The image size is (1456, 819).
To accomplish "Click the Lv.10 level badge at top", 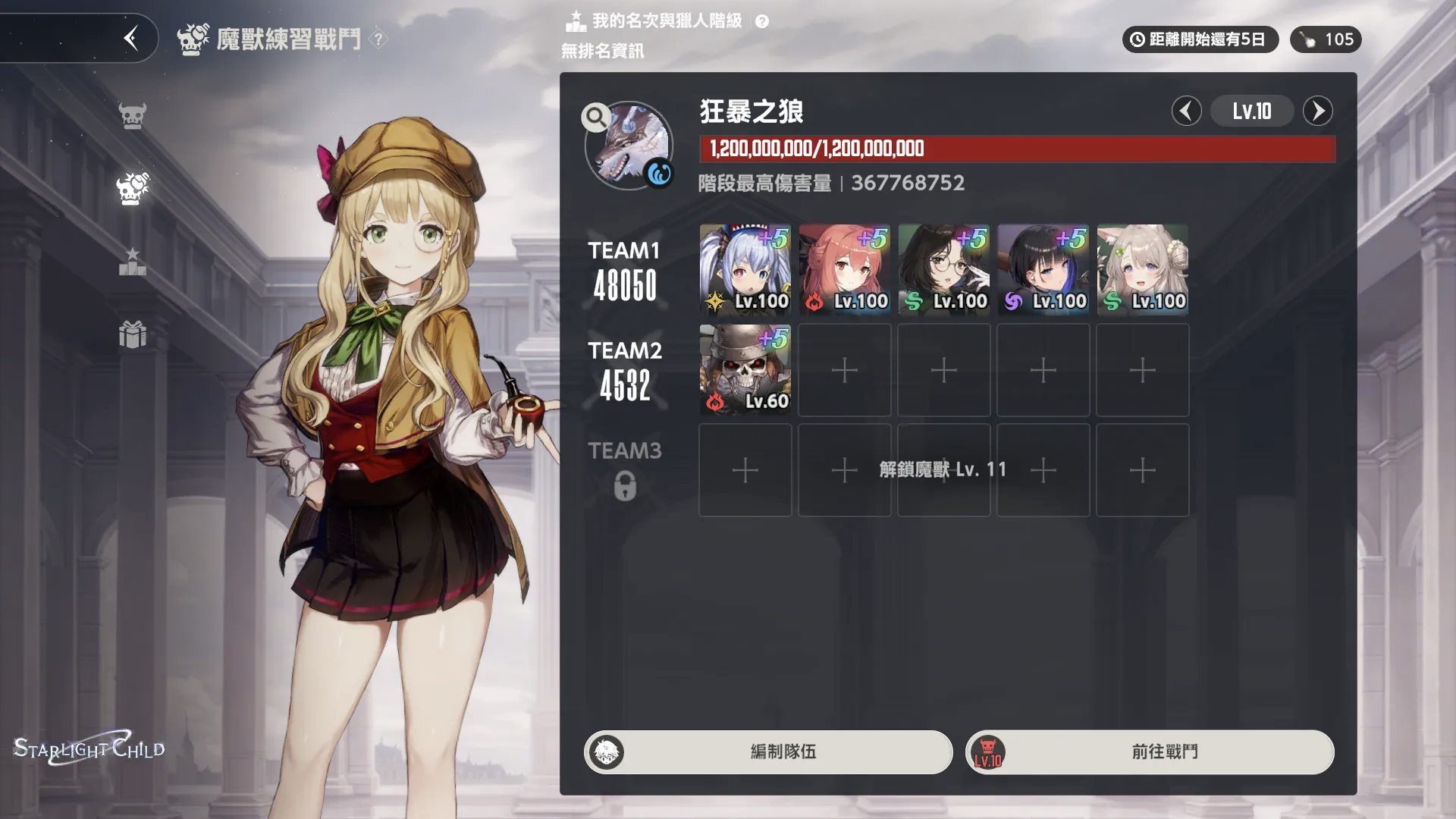I will pos(1252,111).
